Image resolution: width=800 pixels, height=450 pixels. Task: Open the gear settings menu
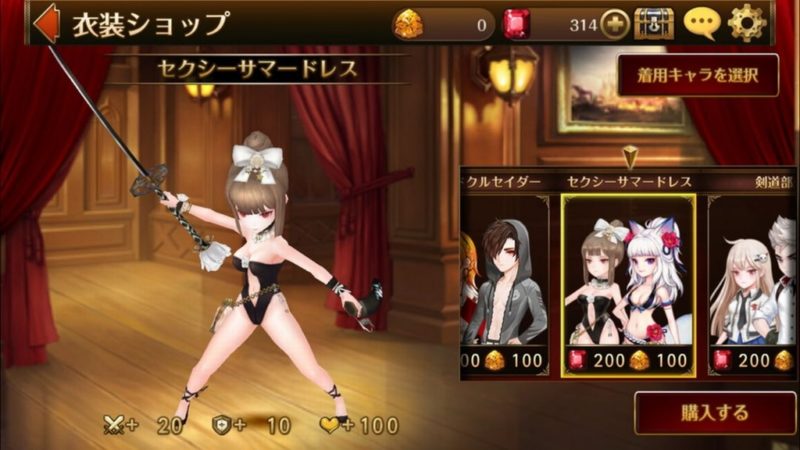coord(747,23)
